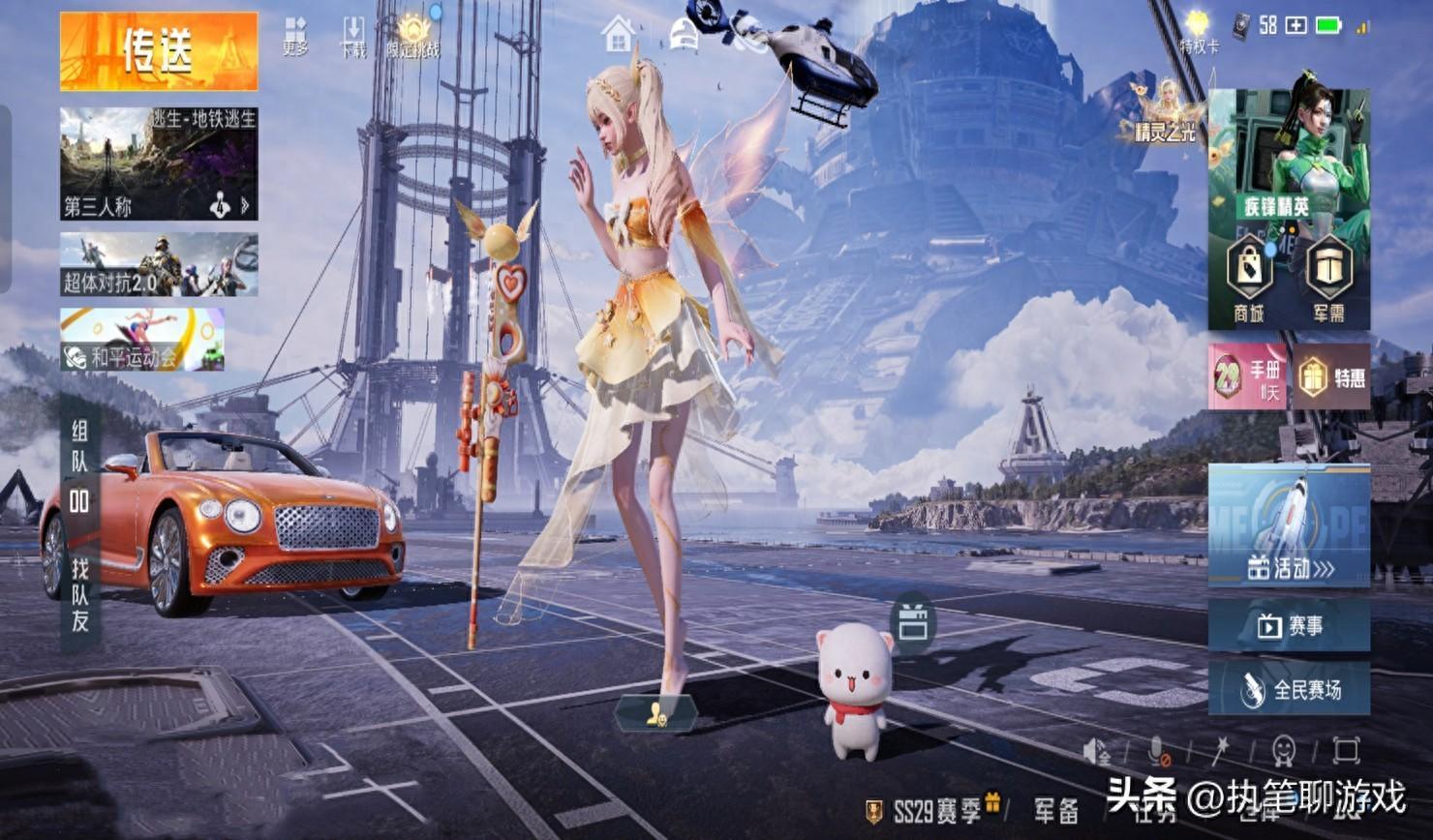
Task: Open the 和平运动会 event banner
Action: point(142,340)
